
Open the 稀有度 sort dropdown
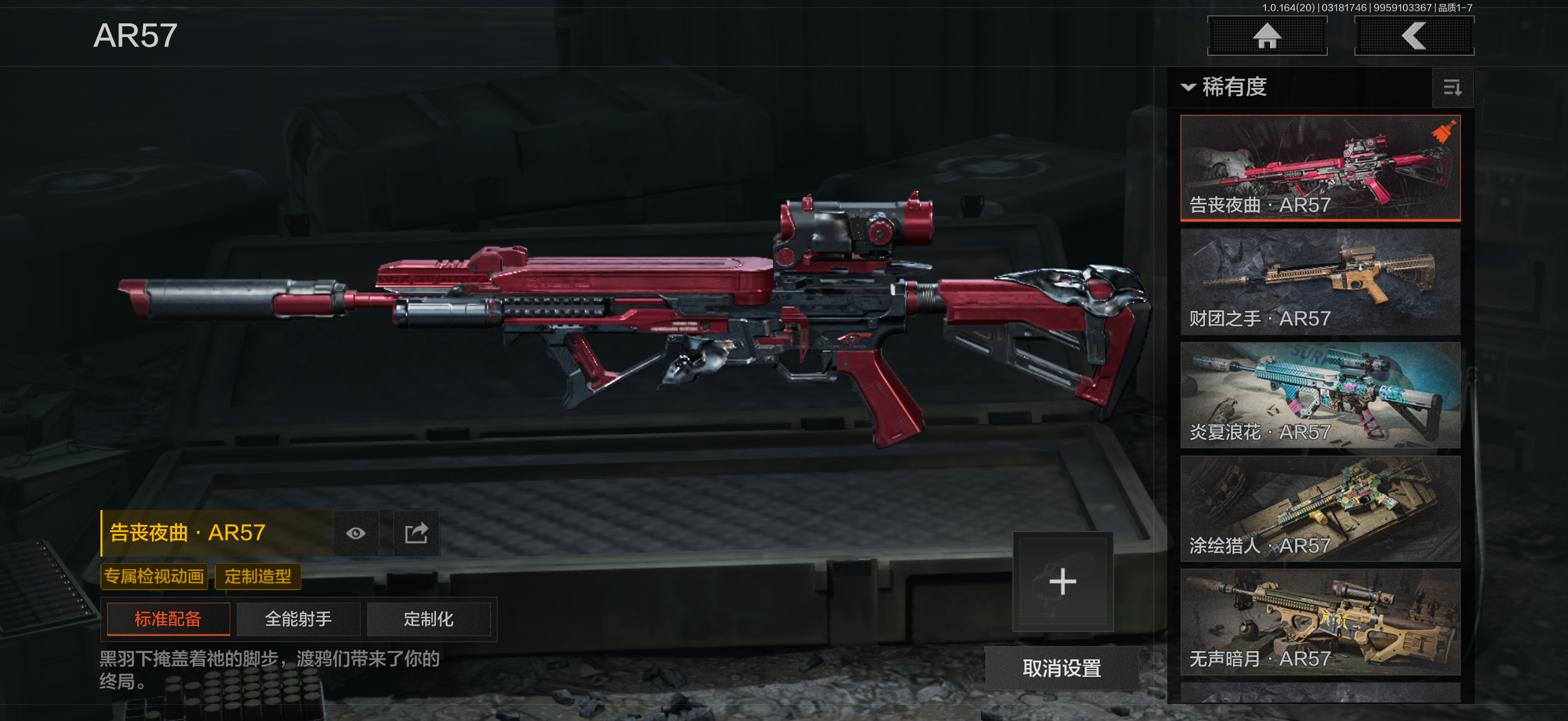click(1225, 87)
